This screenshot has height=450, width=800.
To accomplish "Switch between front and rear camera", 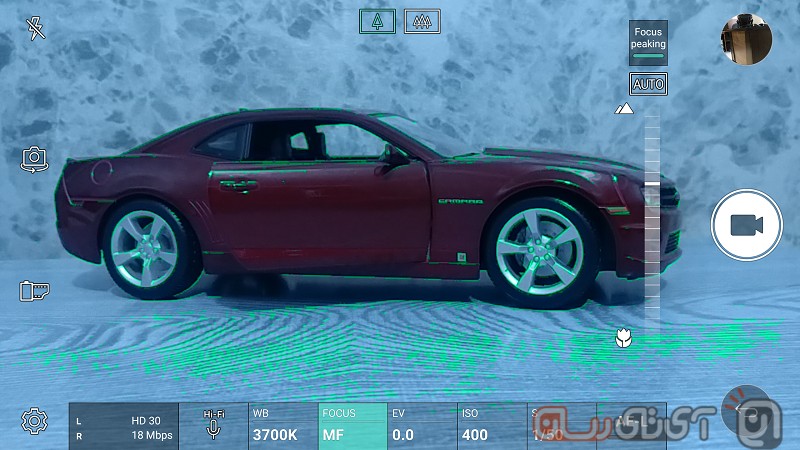I will click(x=35, y=159).
